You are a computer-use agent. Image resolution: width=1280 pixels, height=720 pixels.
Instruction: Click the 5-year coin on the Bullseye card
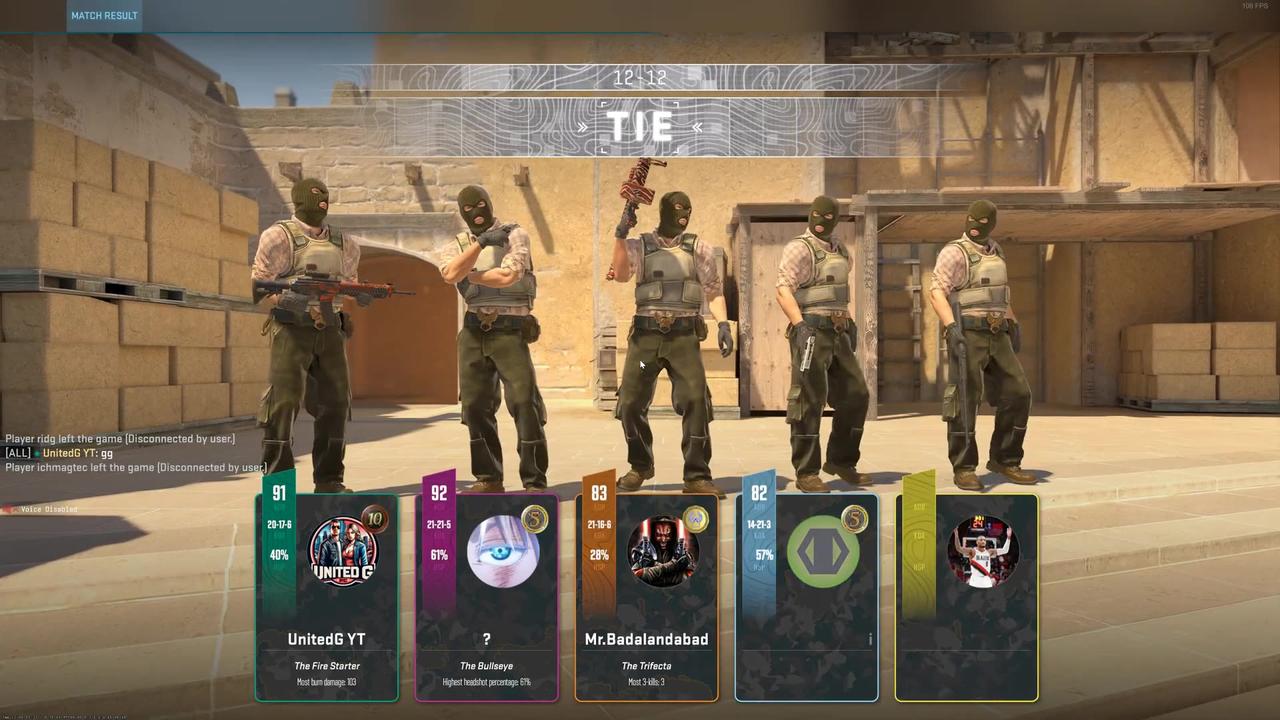click(x=535, y=521)
